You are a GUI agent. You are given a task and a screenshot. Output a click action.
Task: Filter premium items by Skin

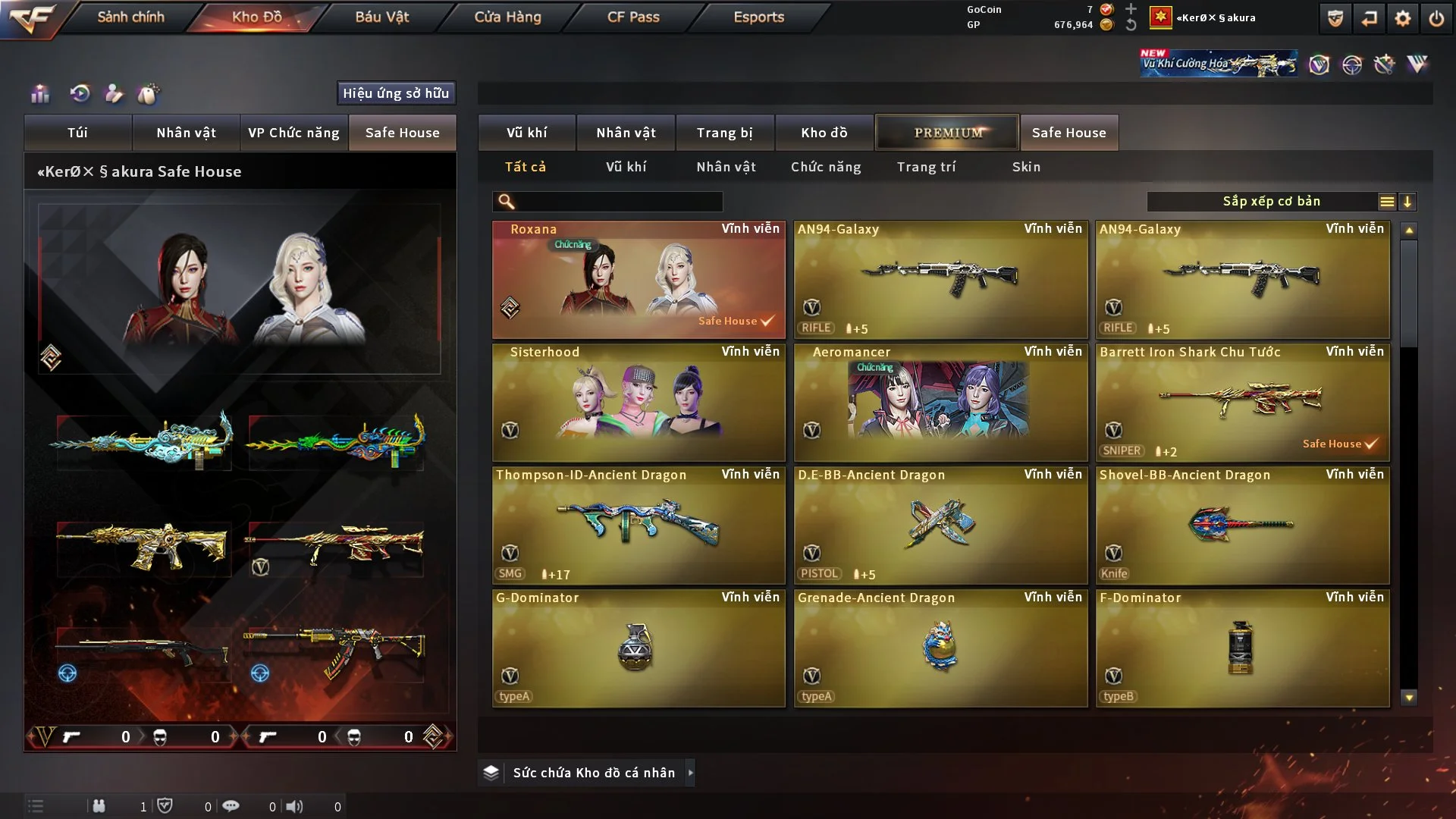[x=1026, y=167]
